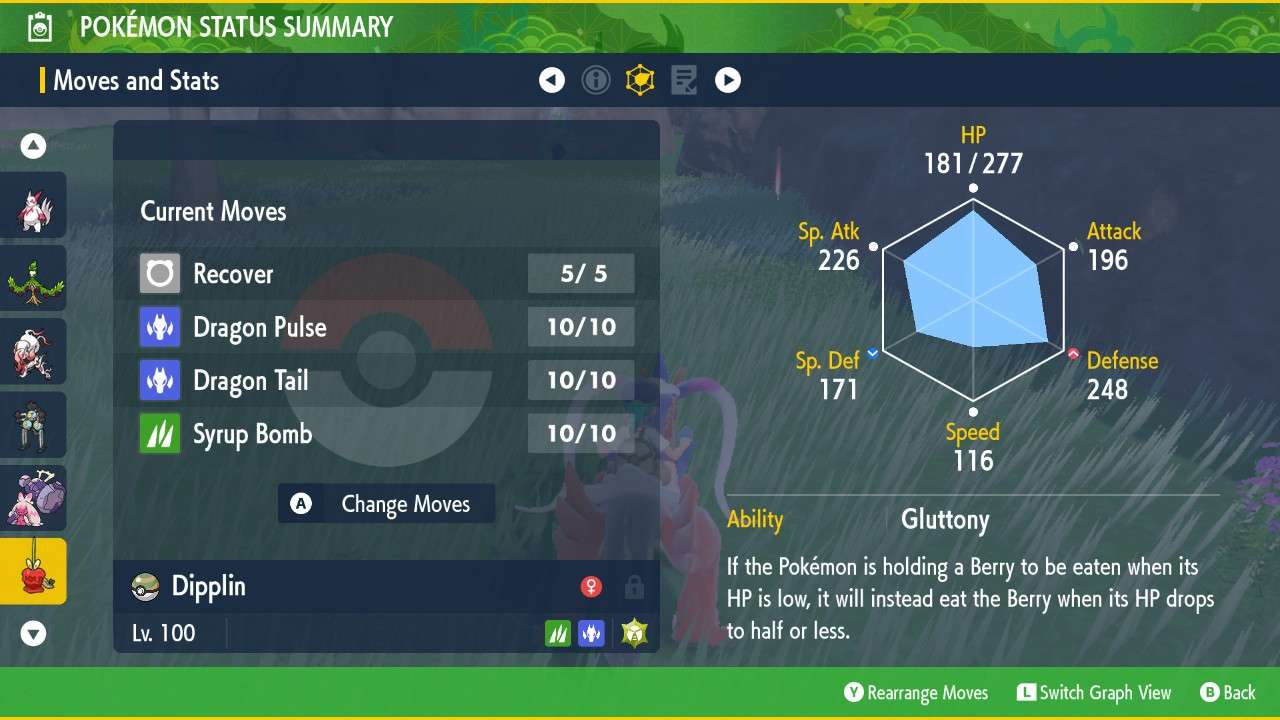Select the Recover move row

point(386,274)
